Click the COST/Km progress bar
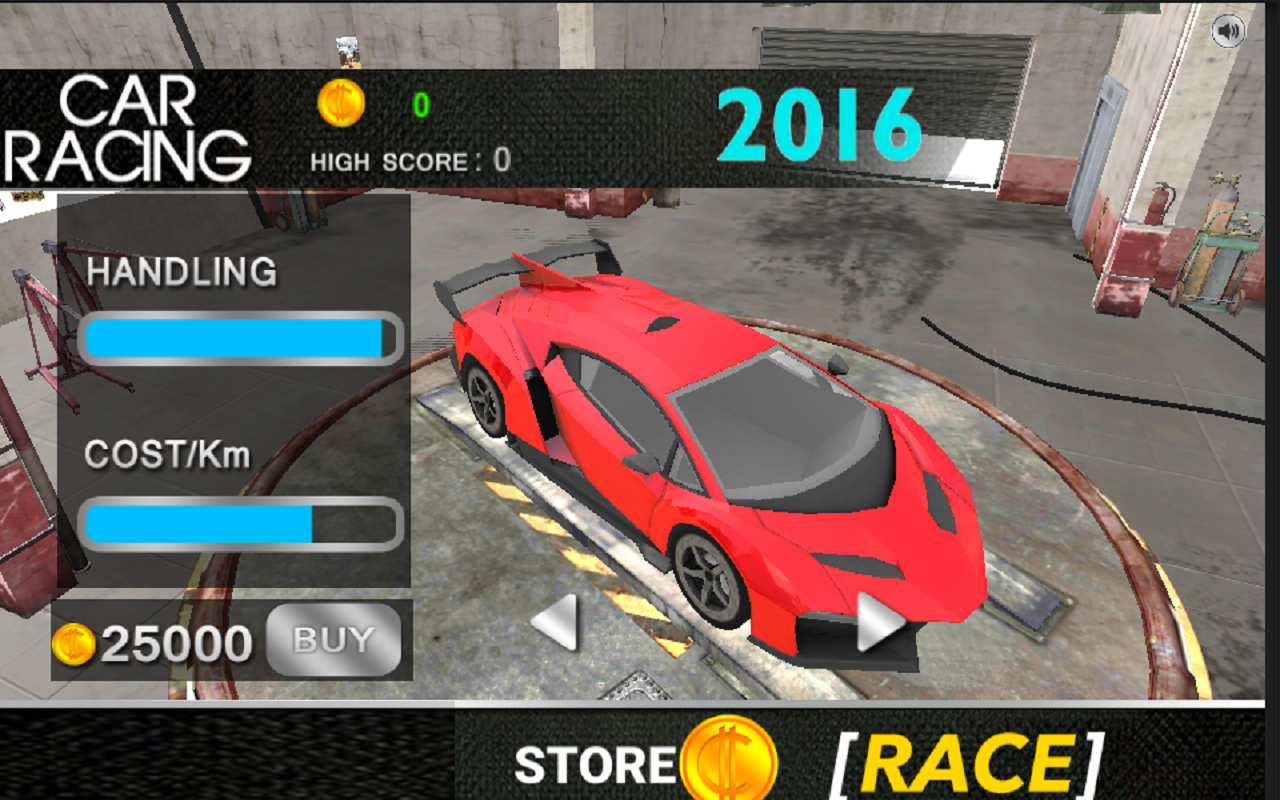This screenshot has width=1280, height=800. point(240,521)
